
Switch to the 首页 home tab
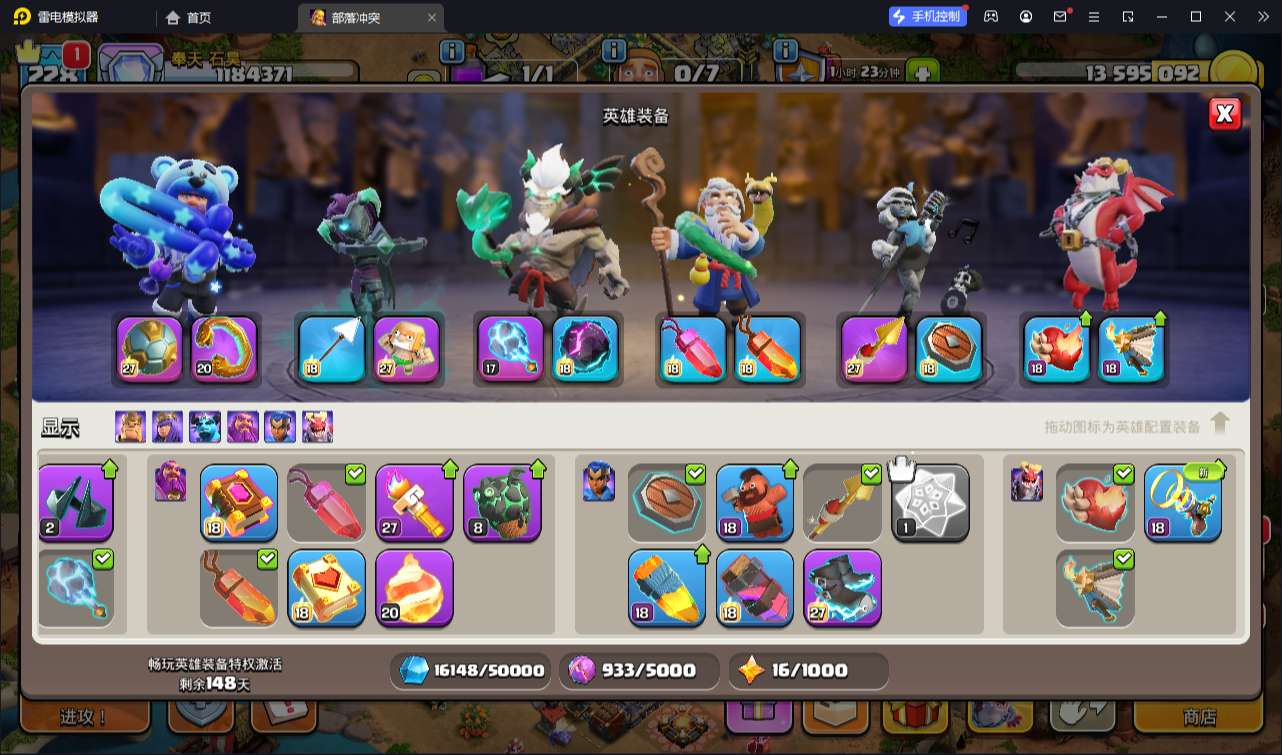click(x=189, y=17)
